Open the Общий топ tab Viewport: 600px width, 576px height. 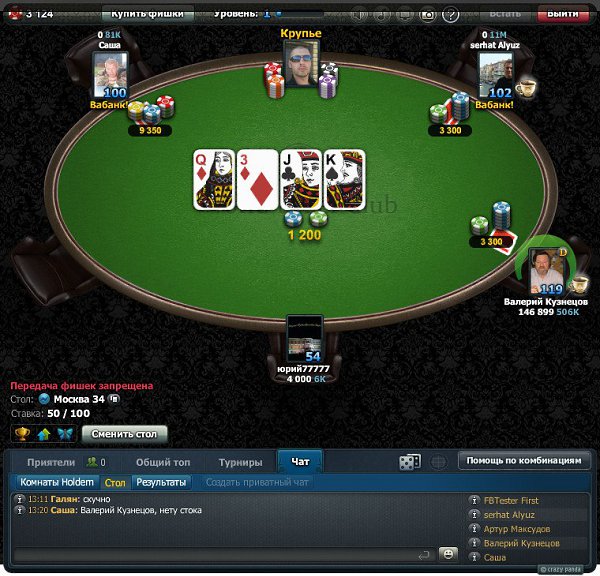[x=162, y=462]
